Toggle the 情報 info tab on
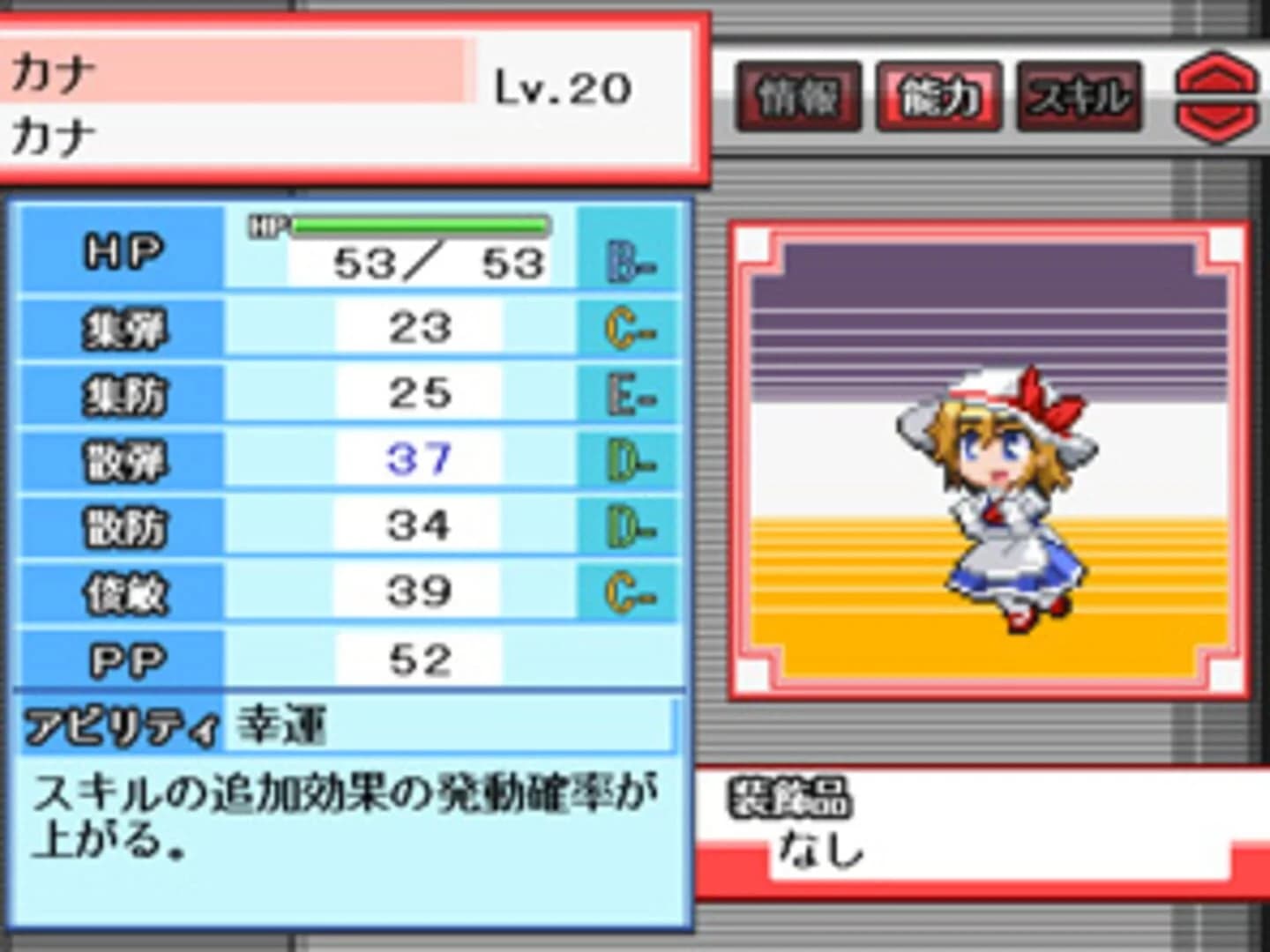The image size is (1270, 952). (798, 98)
